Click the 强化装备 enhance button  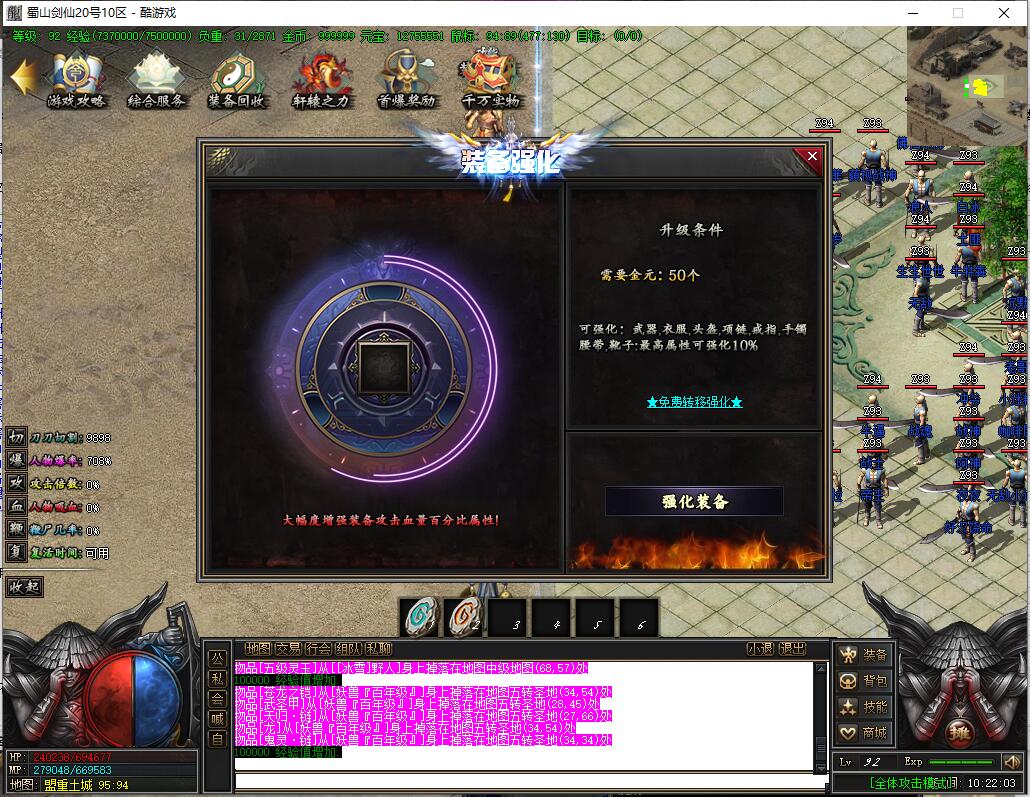click(x=694, y=501)
